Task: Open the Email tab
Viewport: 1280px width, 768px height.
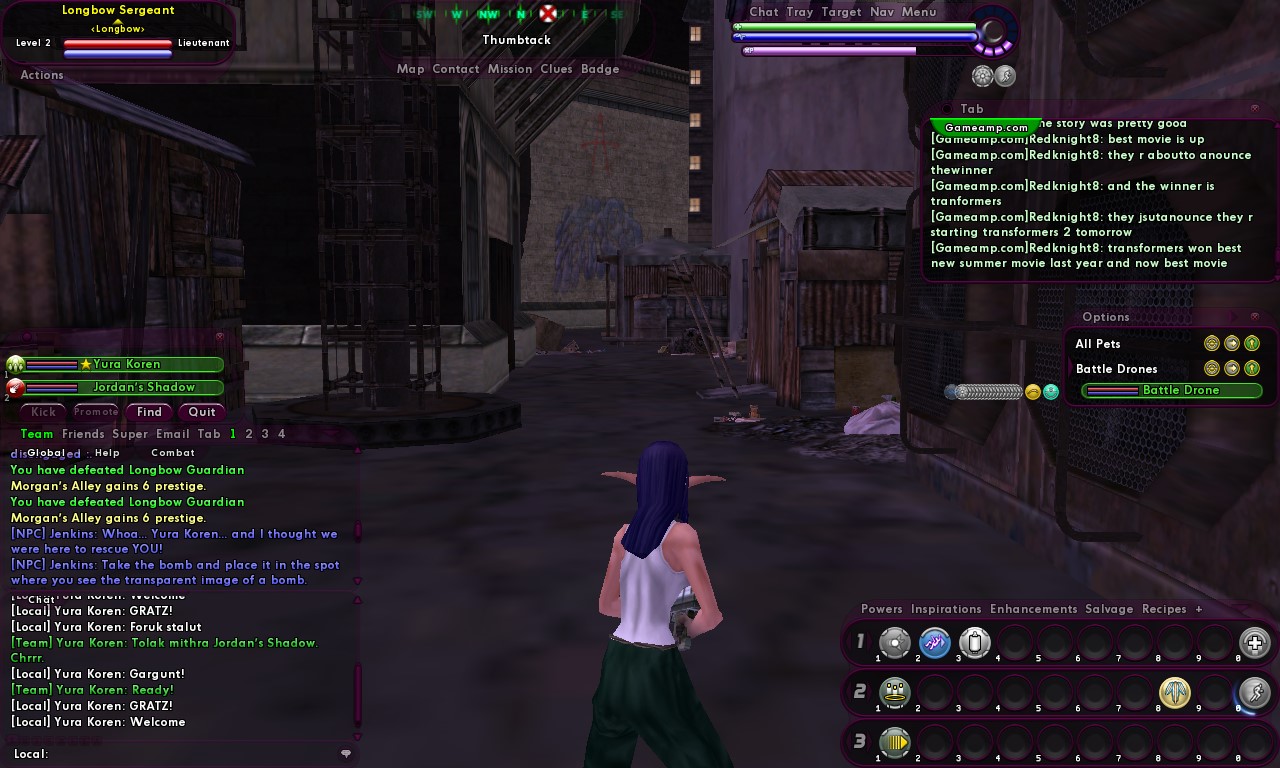Action: 172,434
